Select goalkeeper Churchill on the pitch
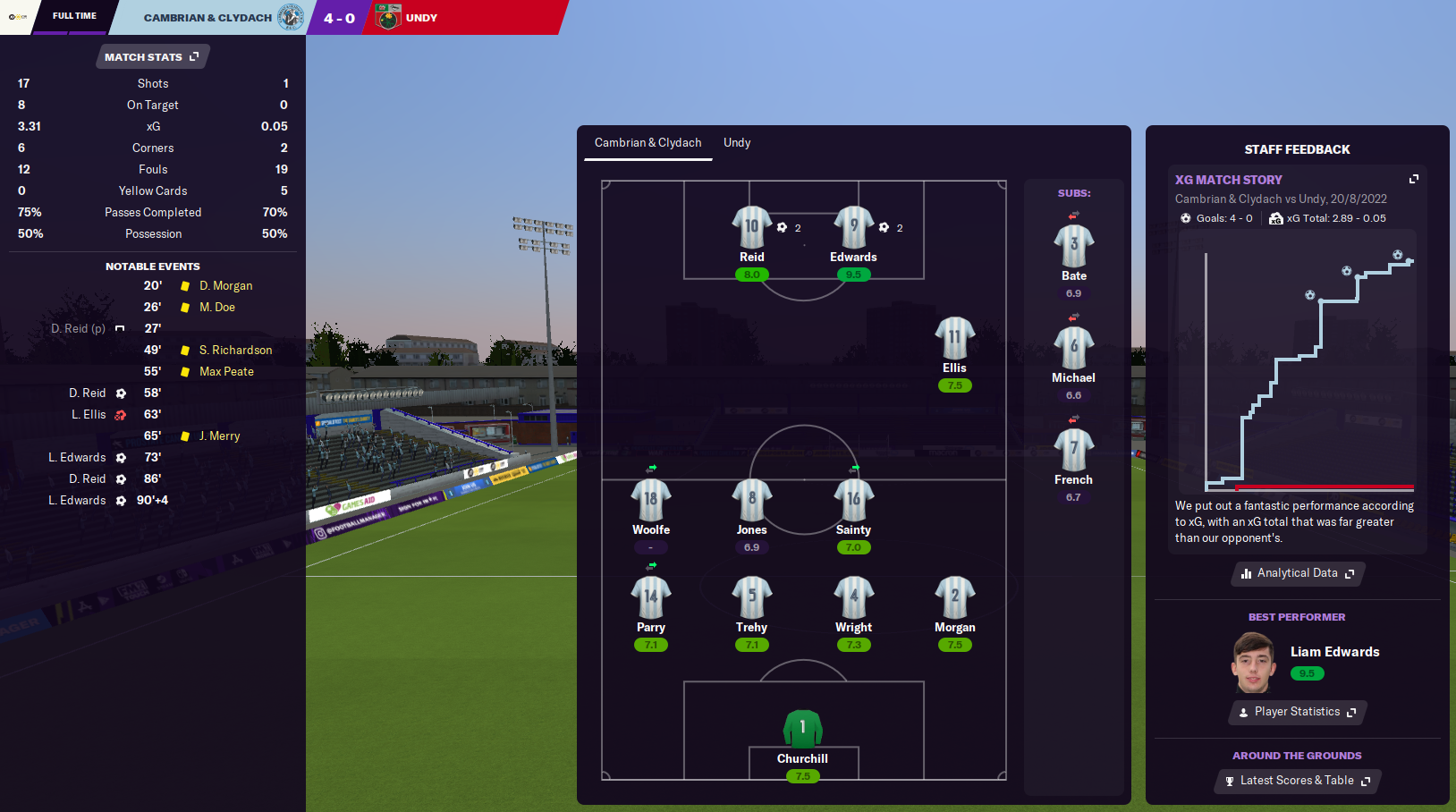 click(x=802, y=729)
